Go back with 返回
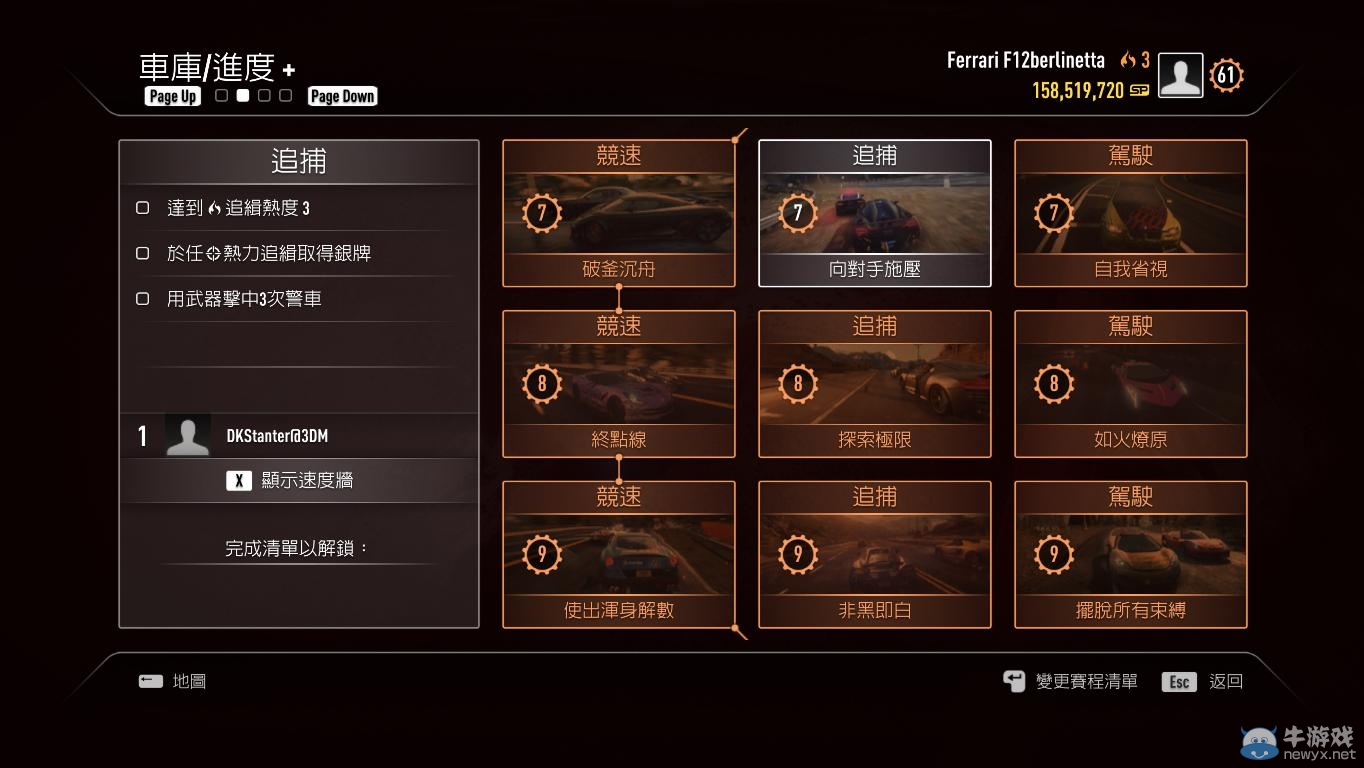 (1203, 681)
